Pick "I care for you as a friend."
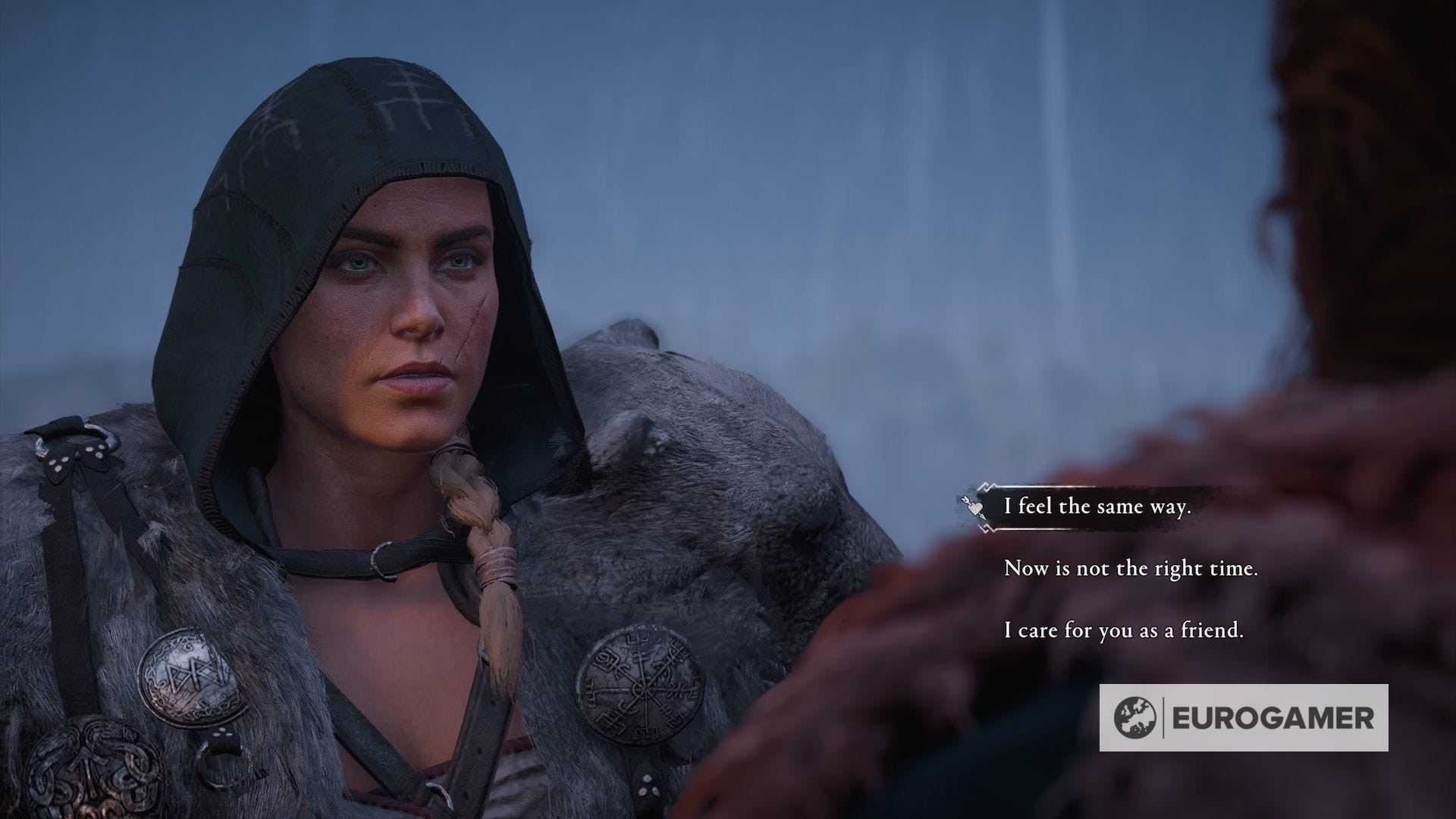 pos(1123,629)
